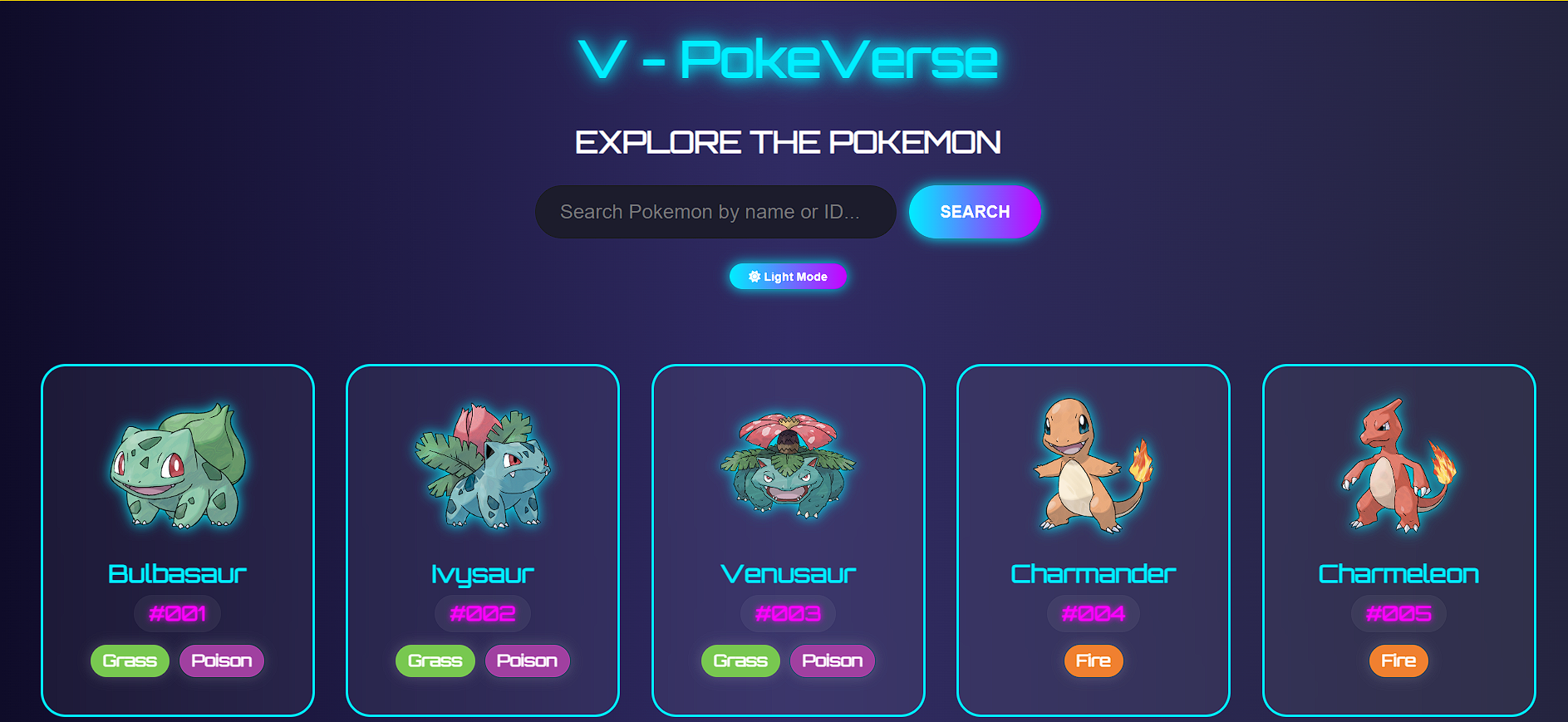The height and width of the screenshot is (722, 1568).
Task: Select the Ivysaur name label
Action: pos(482,572)
